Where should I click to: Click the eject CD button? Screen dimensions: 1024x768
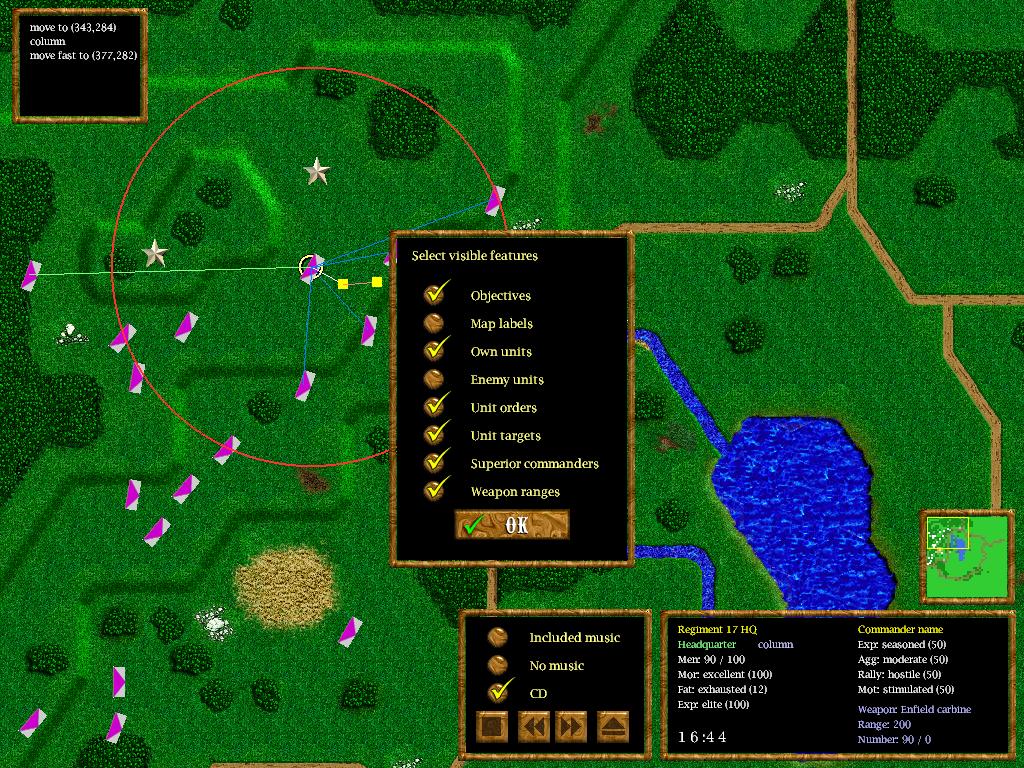click(613, 727)
